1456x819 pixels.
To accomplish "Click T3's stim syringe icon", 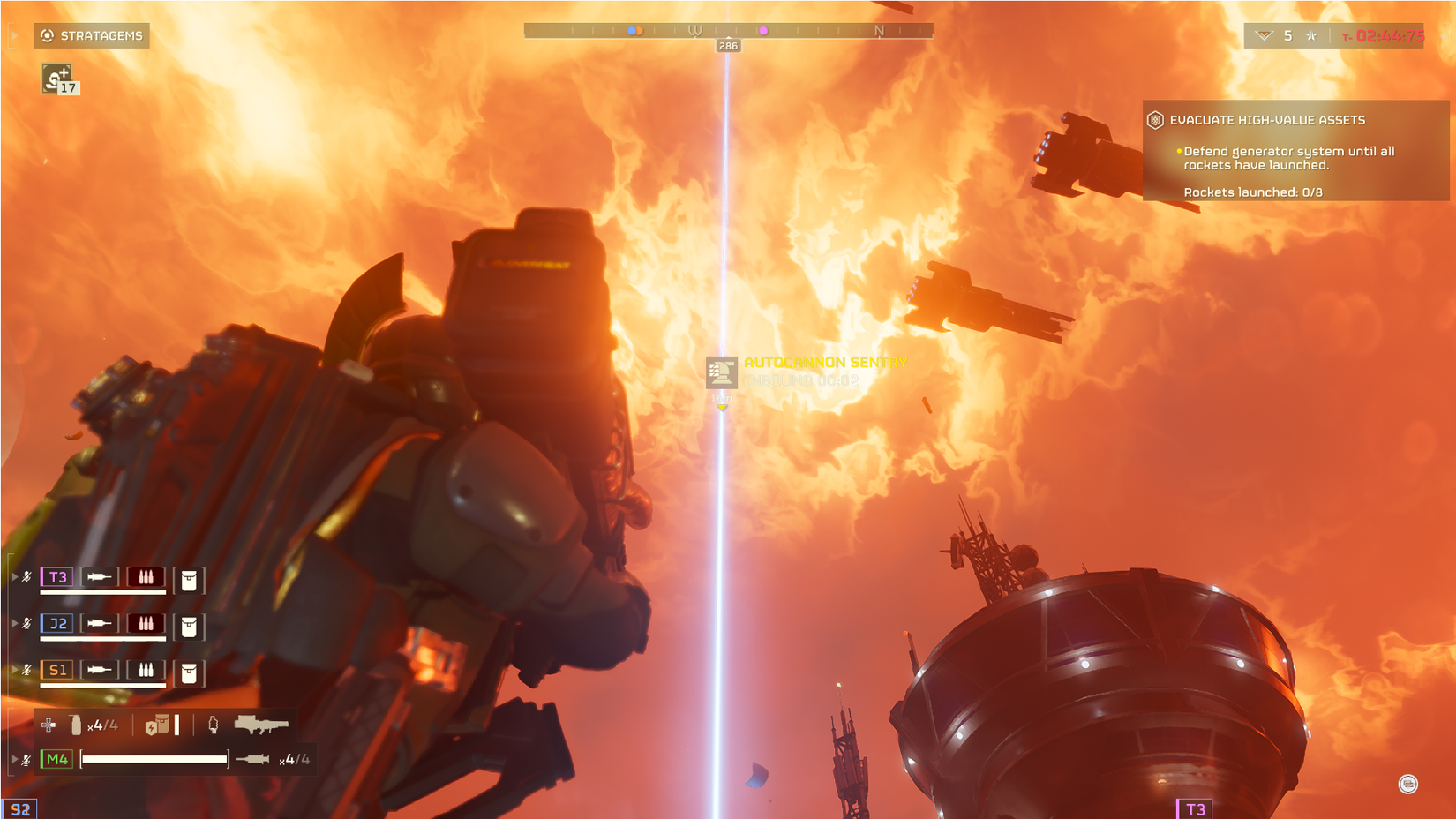I will pos(100,577).
